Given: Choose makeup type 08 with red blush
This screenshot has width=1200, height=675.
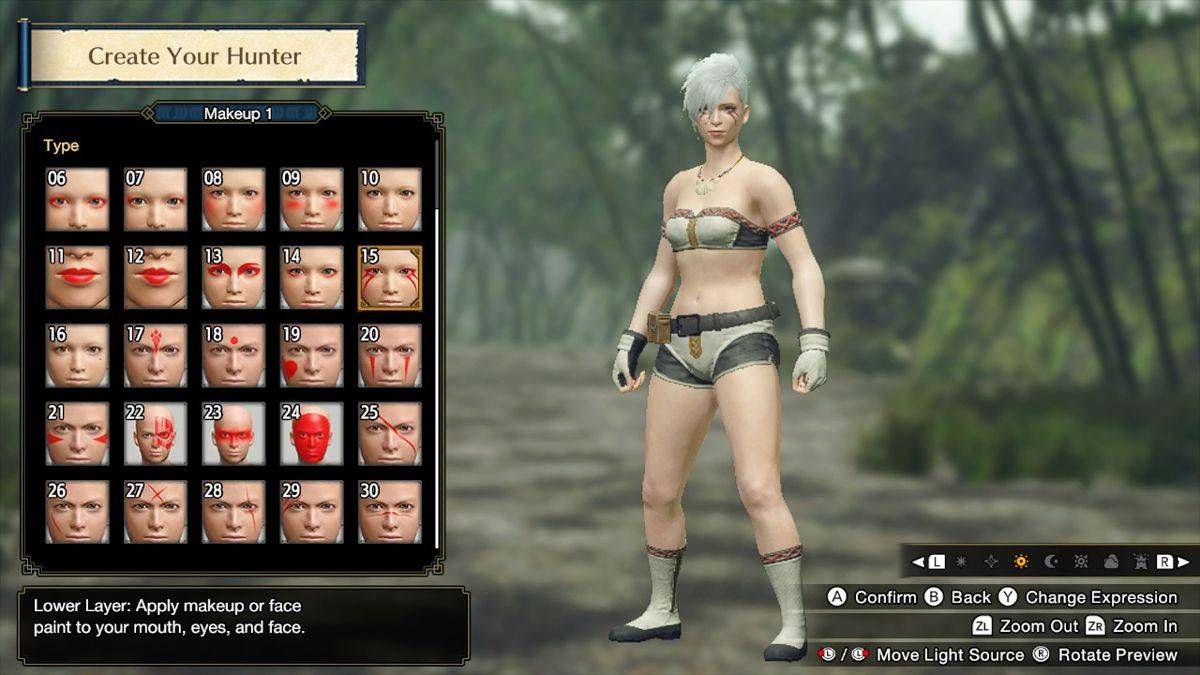Looking at the screenshot, I should pyautogui.click(x=233, y=199).
